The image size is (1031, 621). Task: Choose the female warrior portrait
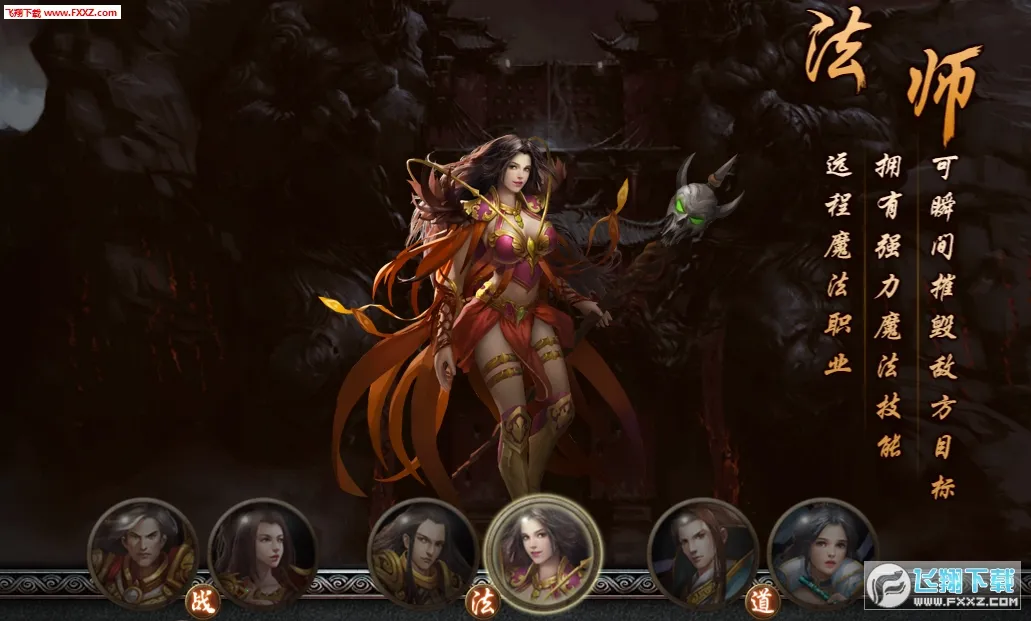coord(263,553)
